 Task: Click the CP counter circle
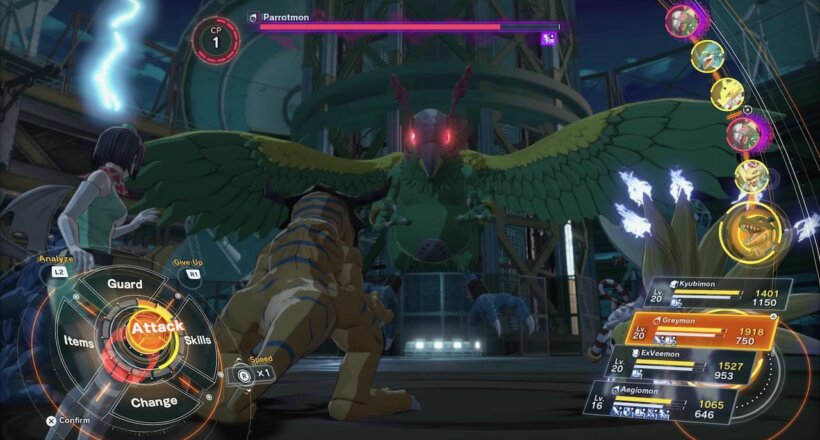(215, 36)
